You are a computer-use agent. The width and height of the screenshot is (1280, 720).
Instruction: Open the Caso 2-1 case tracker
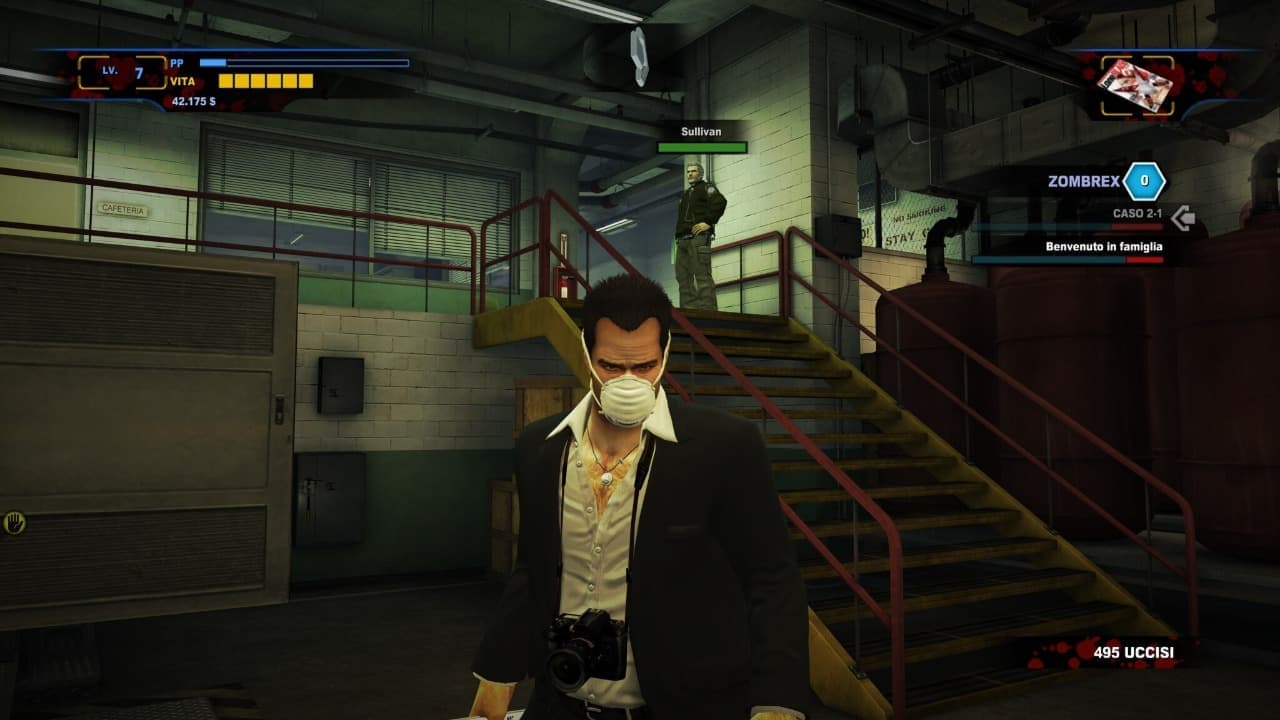point(1137,214)
